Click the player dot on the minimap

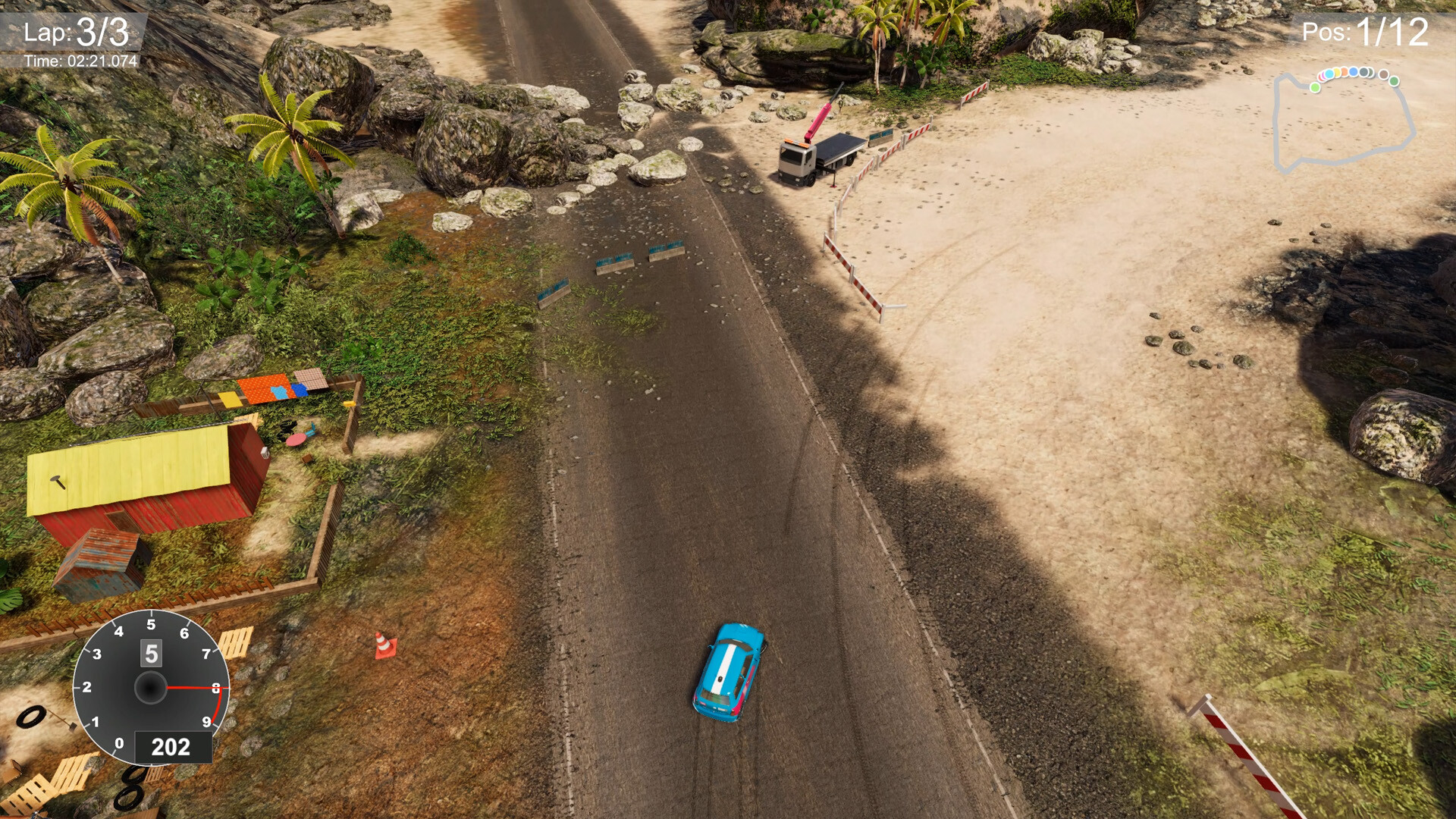coord(1315,87)
